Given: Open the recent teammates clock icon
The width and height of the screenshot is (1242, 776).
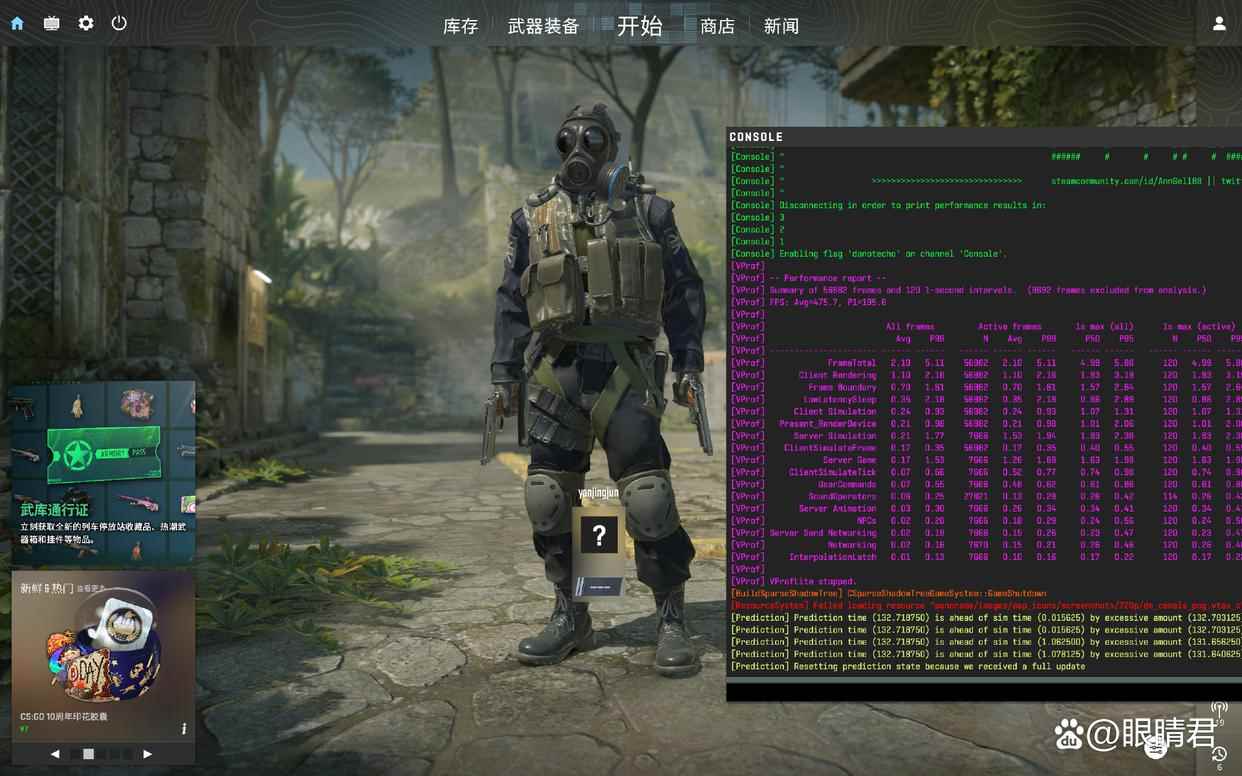Looking at the screenshot, I should coord(1219,755).
